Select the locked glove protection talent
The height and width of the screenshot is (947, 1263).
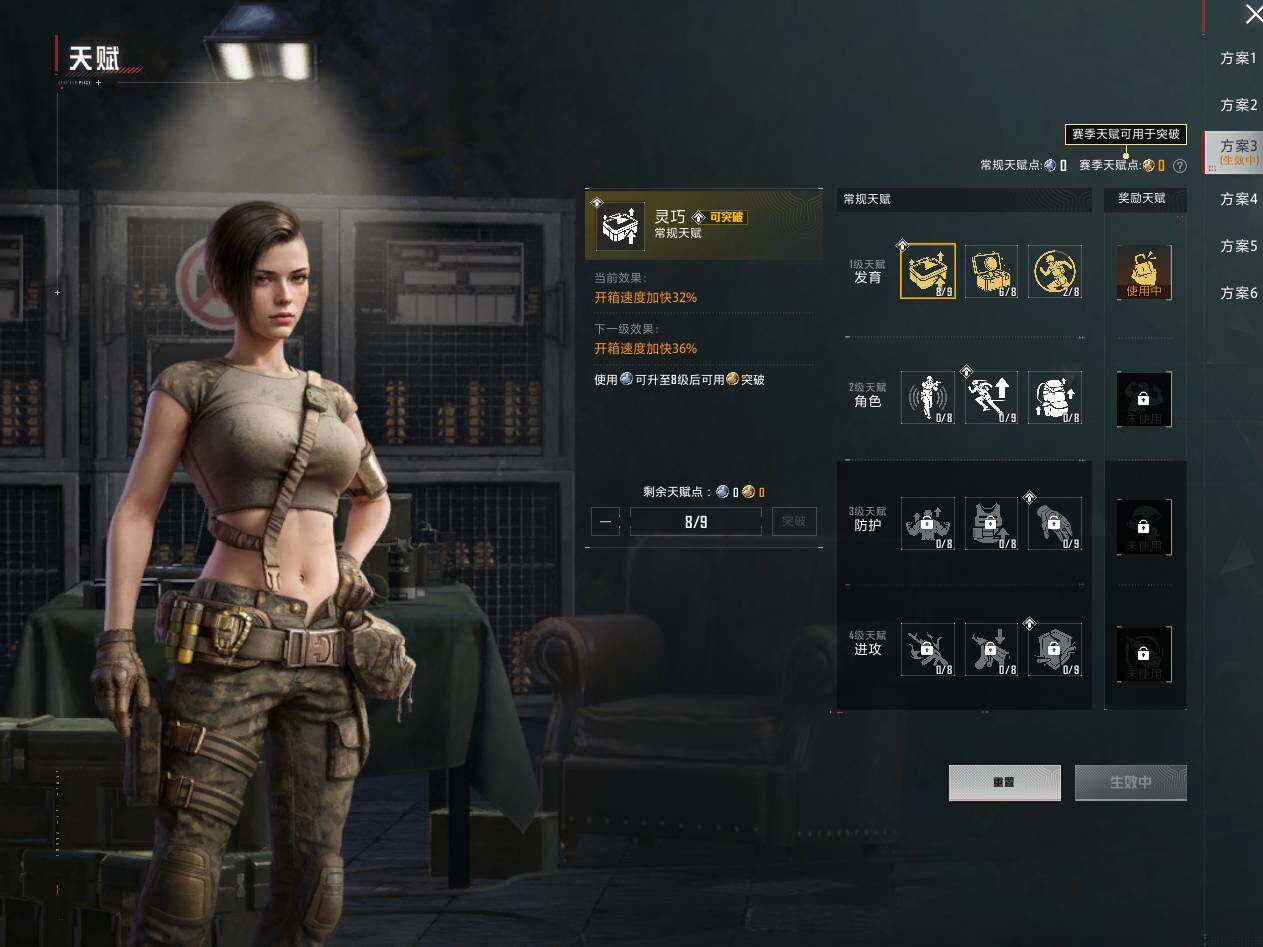[1054, 524]
